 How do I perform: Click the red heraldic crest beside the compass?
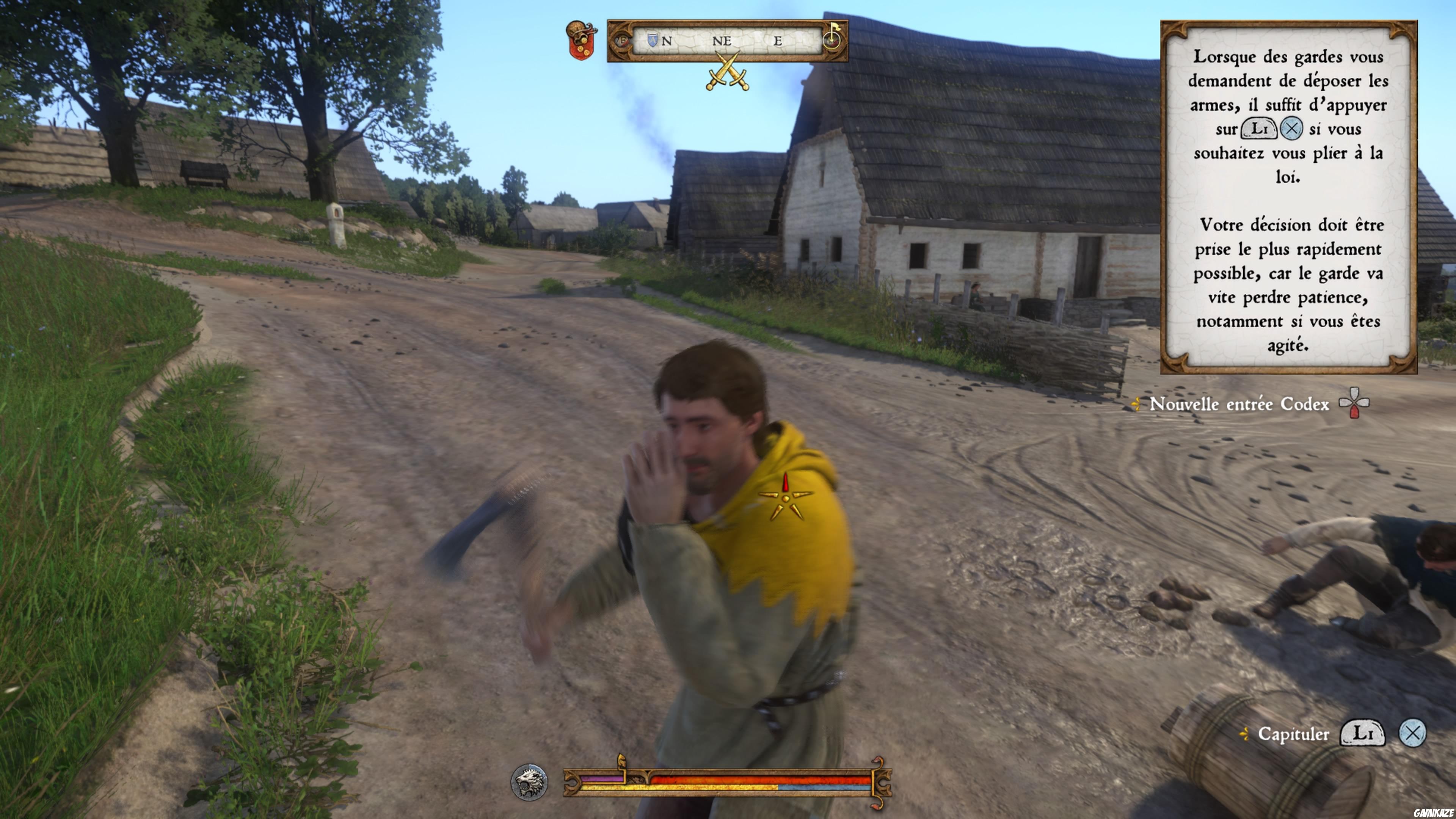pos(581,39)
